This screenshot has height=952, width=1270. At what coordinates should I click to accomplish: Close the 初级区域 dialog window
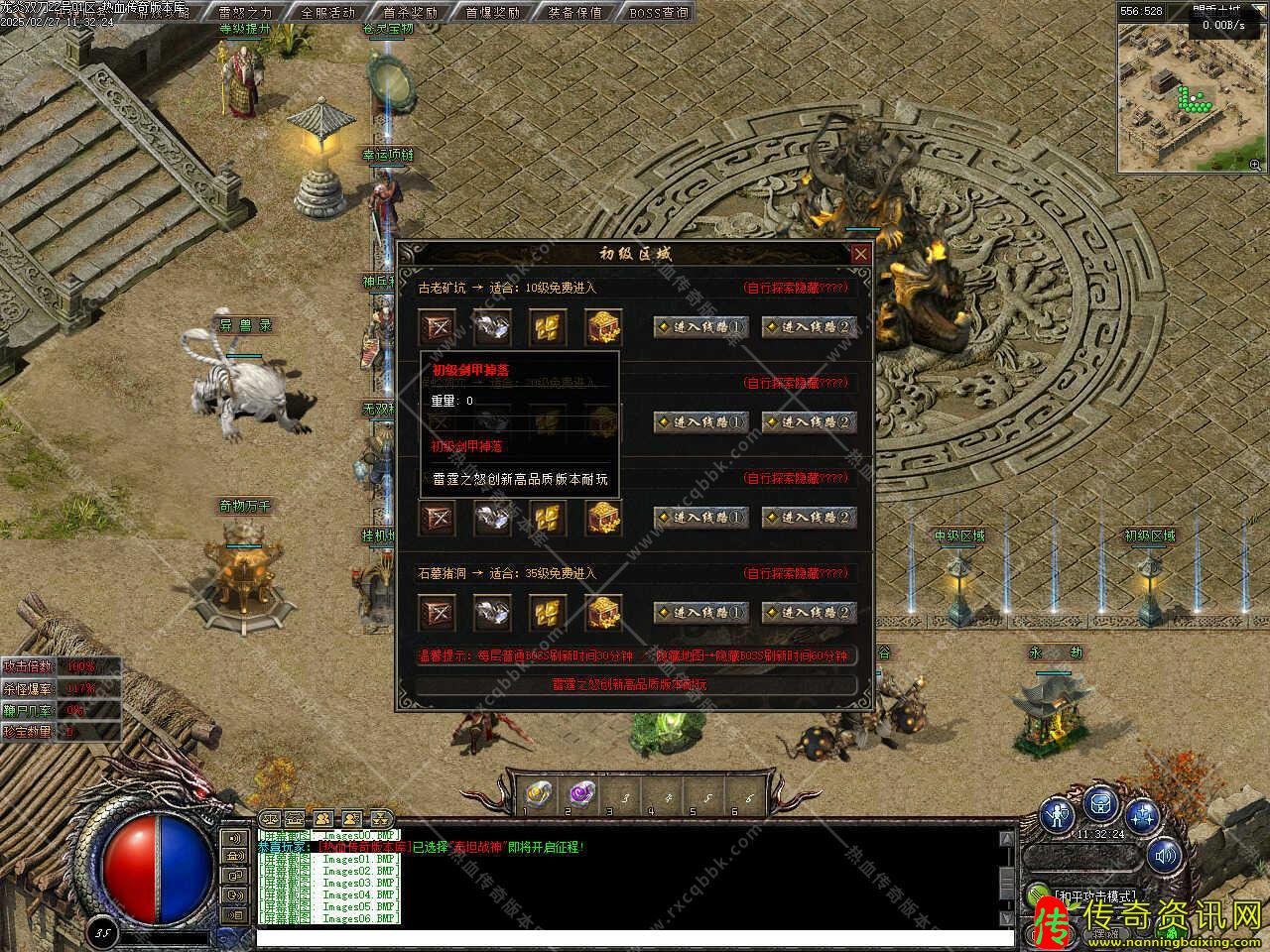pos(860,254)
